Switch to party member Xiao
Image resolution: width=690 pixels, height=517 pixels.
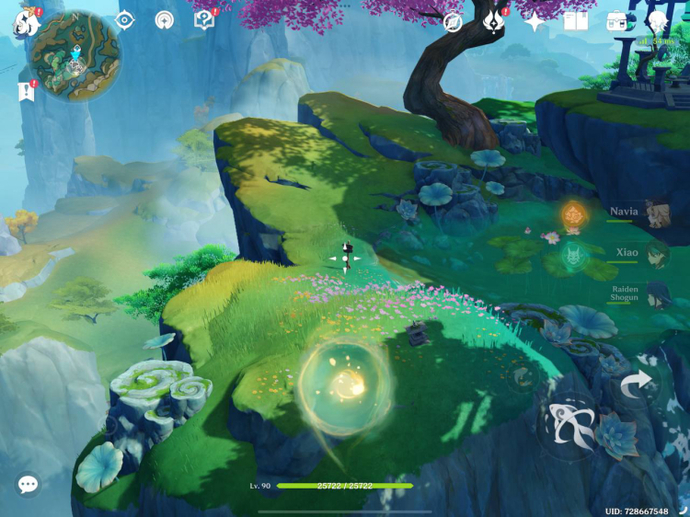point(655,254)
